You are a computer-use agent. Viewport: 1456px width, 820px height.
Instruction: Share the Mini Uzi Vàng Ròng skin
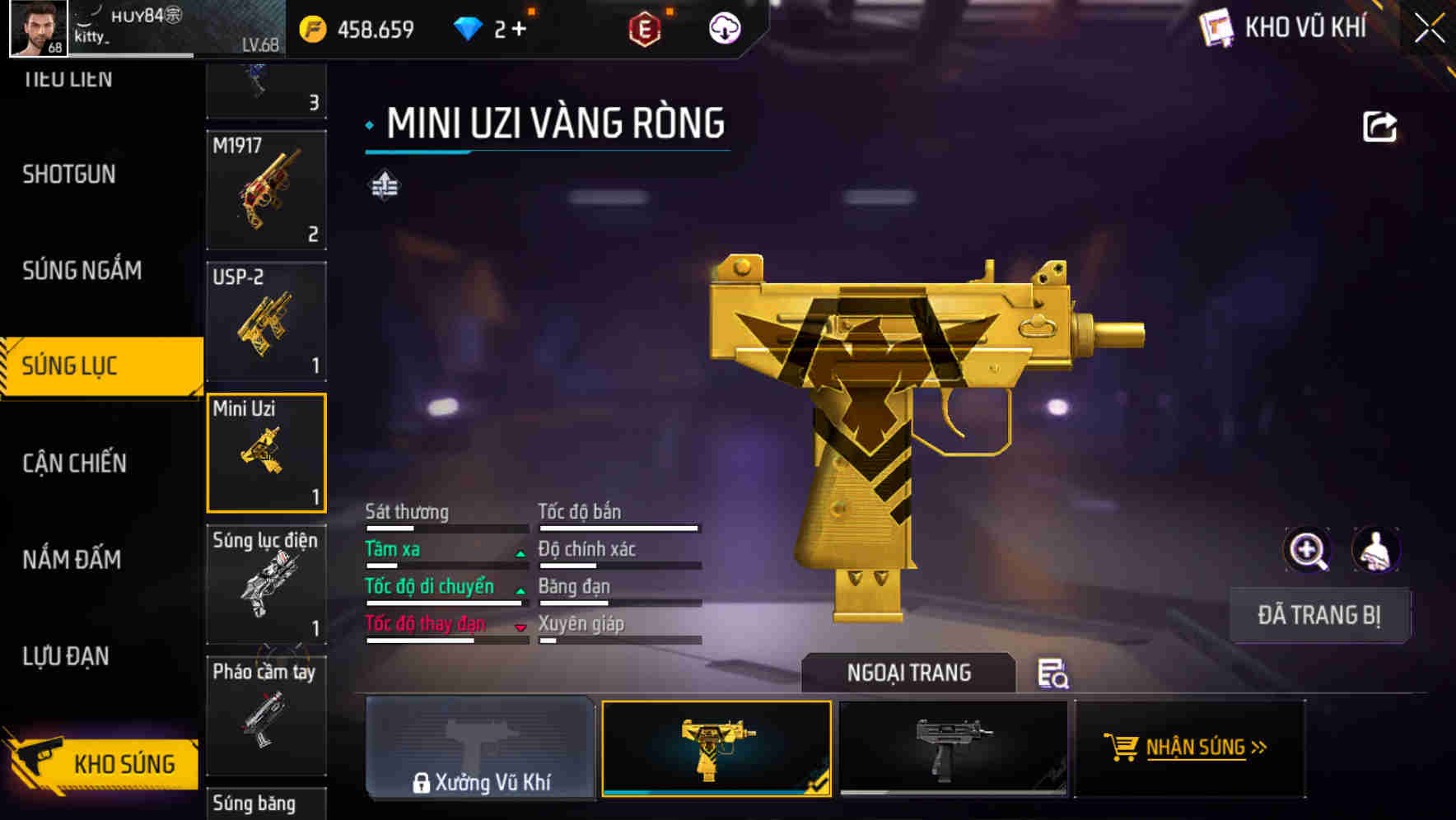coord(1379,127)
